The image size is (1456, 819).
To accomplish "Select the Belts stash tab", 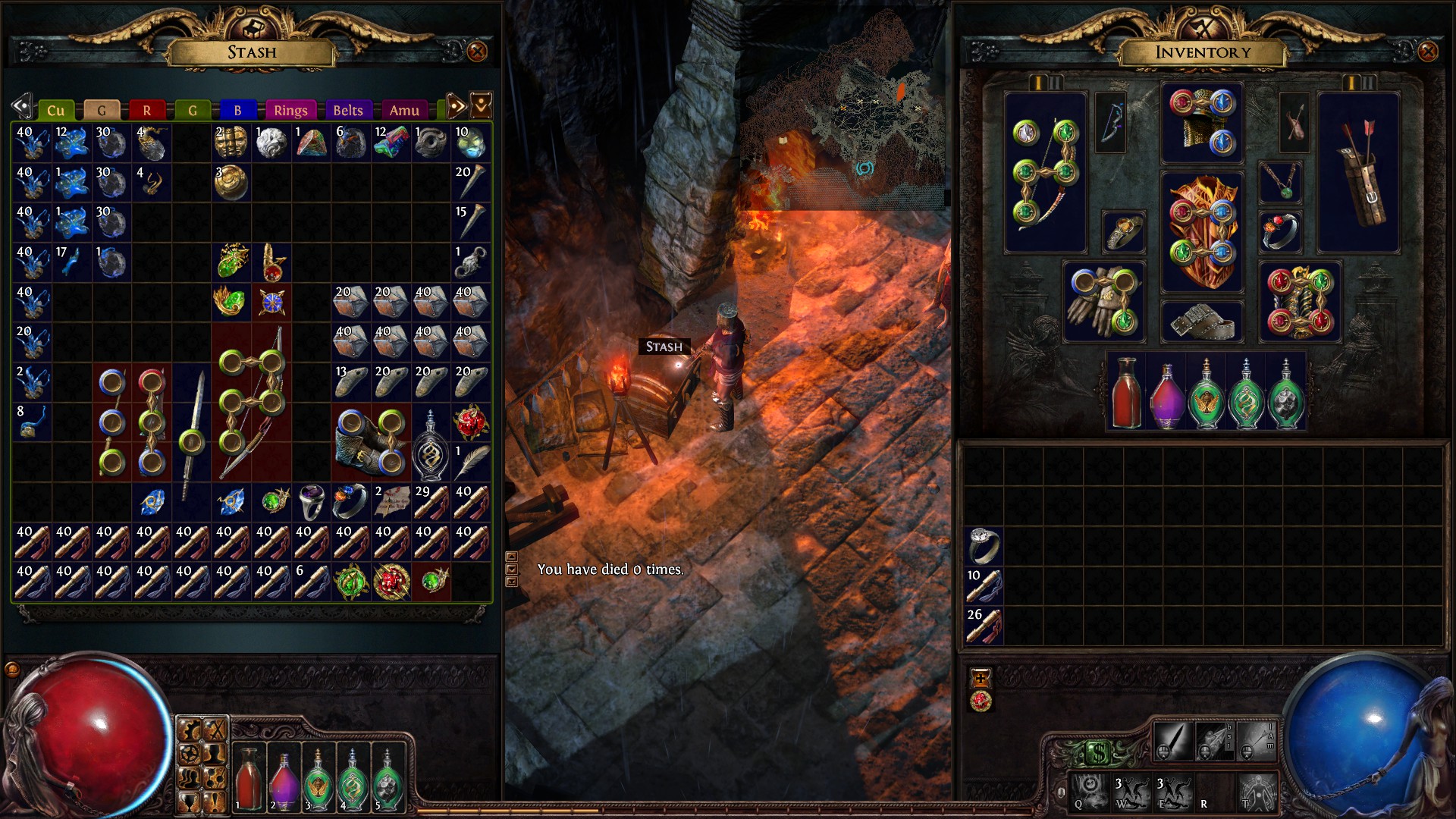I will pyautogui.click(x=348, y=111).
